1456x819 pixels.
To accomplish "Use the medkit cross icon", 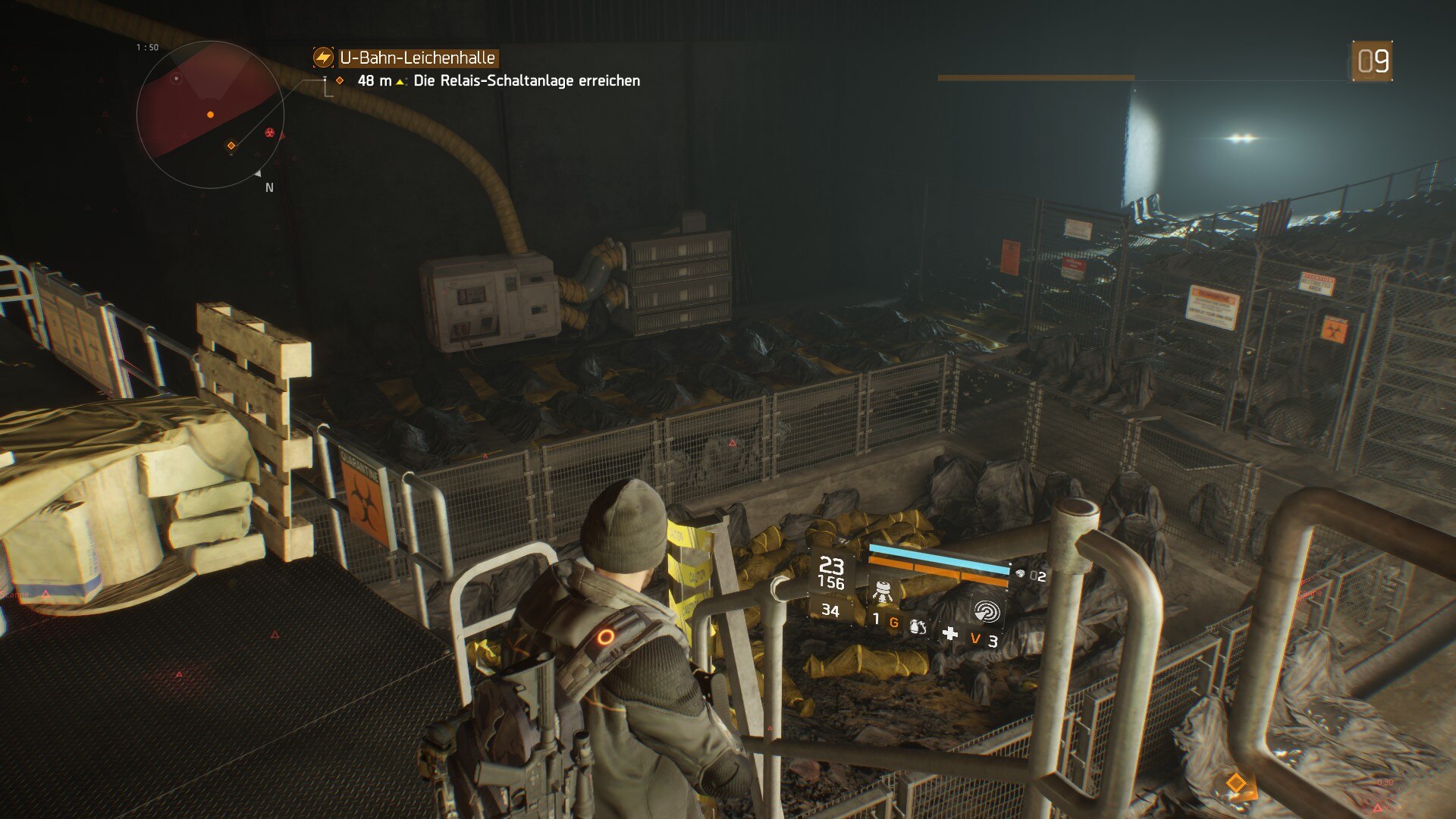I will click(949, 634).
